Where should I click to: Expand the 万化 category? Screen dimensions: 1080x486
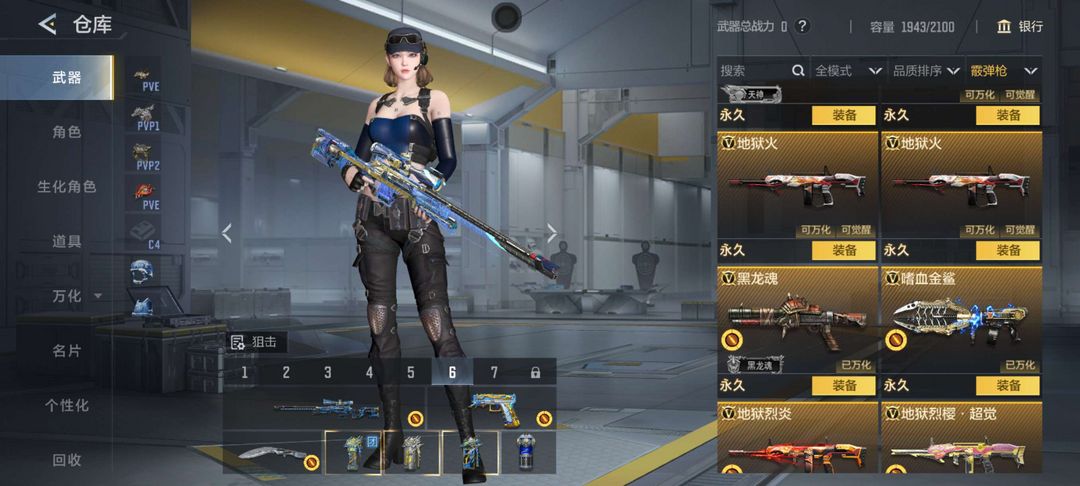pyautogui.click(x=76, y=296)
